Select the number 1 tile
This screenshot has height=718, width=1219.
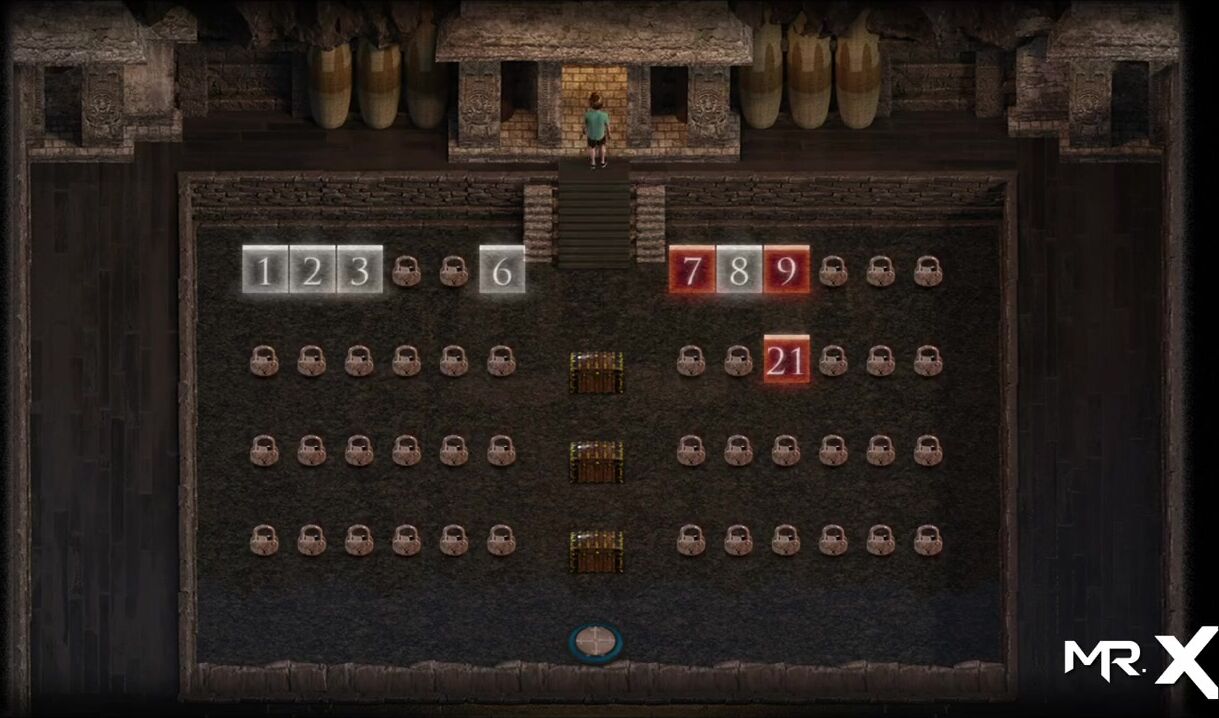click(x=265, y=270)
